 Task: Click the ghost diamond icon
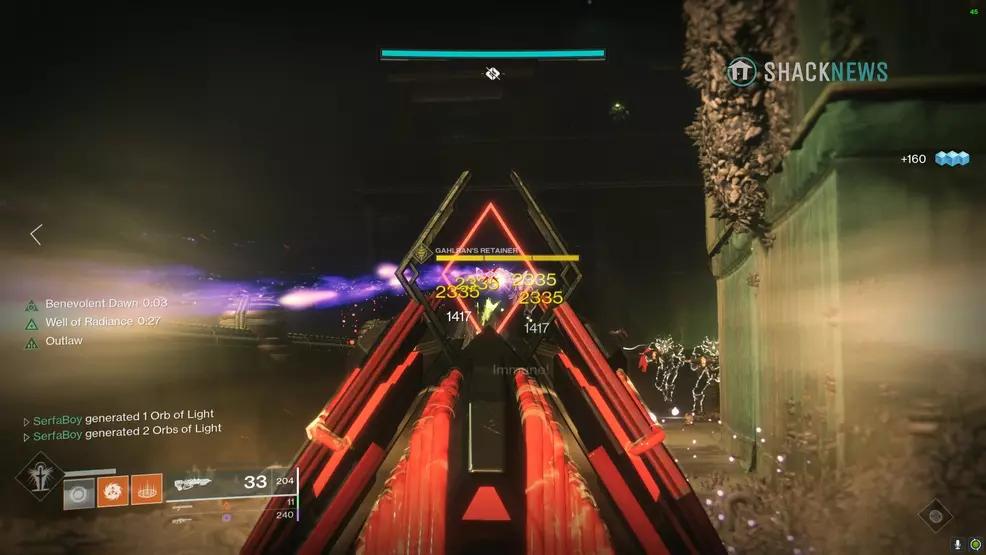click(935, 516)
